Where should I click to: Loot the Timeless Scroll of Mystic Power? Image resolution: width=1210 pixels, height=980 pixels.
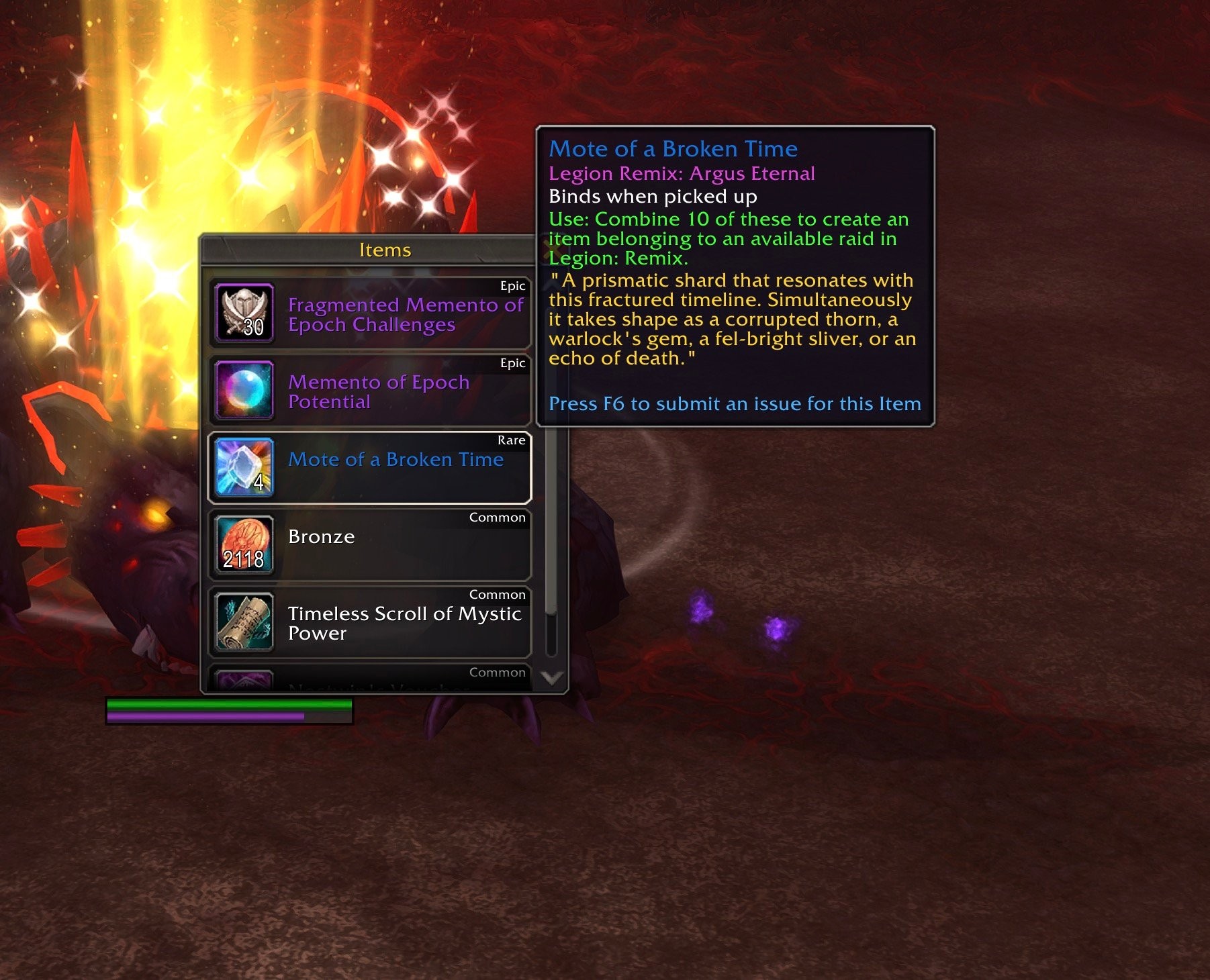369,623
